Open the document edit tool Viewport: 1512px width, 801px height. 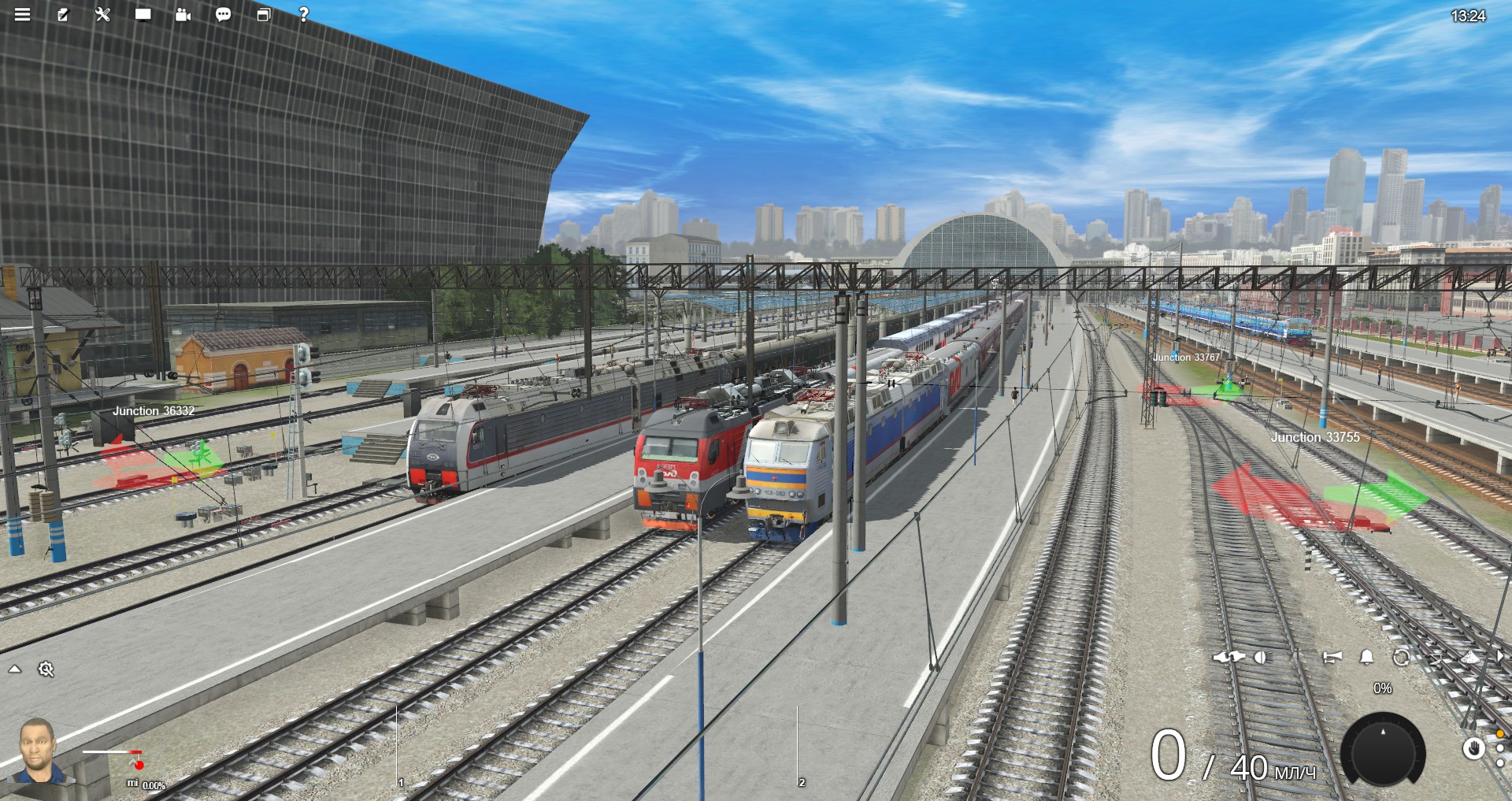click(62, 14)
